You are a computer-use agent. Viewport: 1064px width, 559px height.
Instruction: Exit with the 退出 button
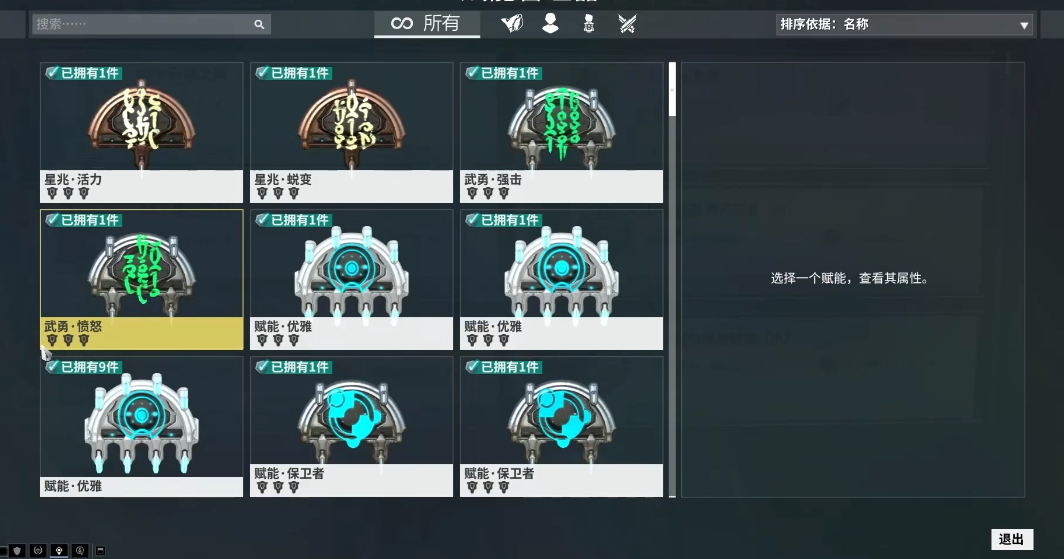1011,540
